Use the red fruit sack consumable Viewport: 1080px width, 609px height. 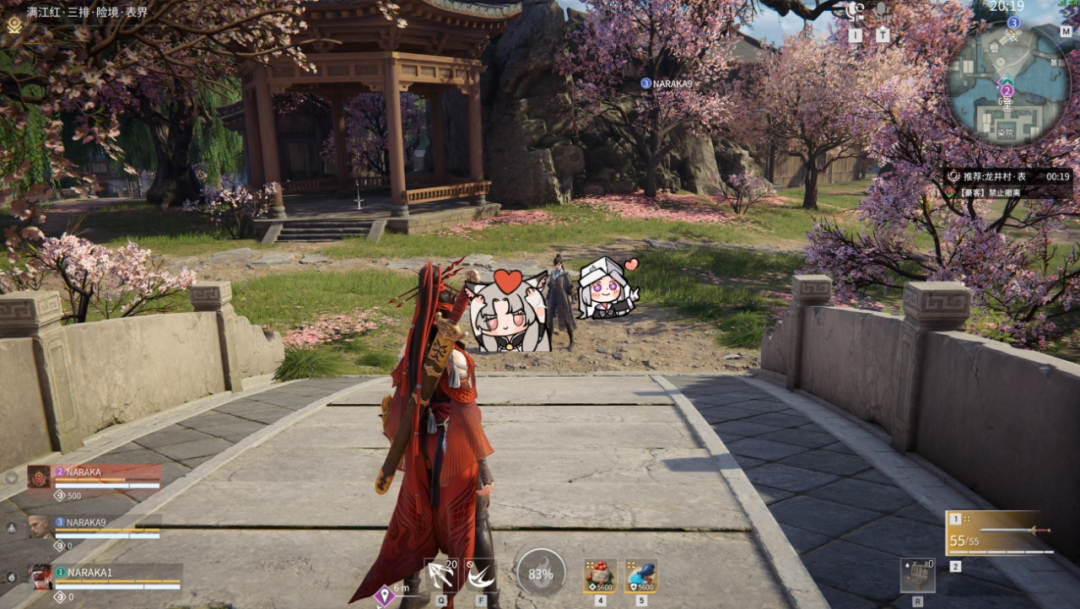click(600, 575)
